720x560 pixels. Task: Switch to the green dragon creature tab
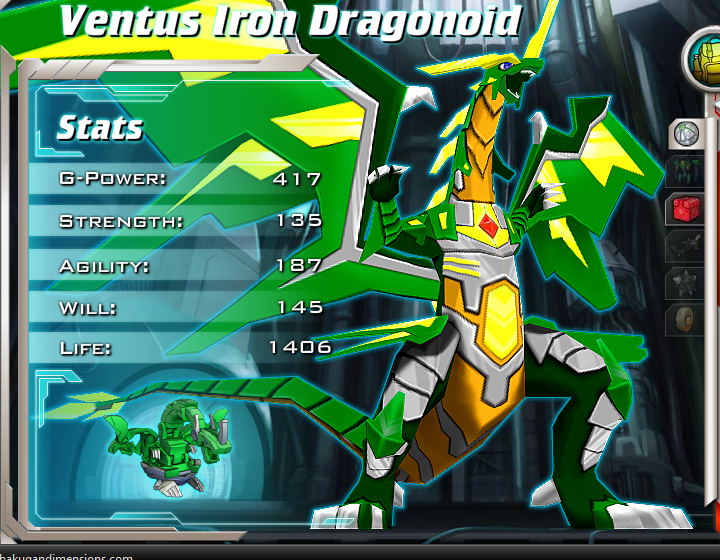pyautogui.click(x=685, y=170)
